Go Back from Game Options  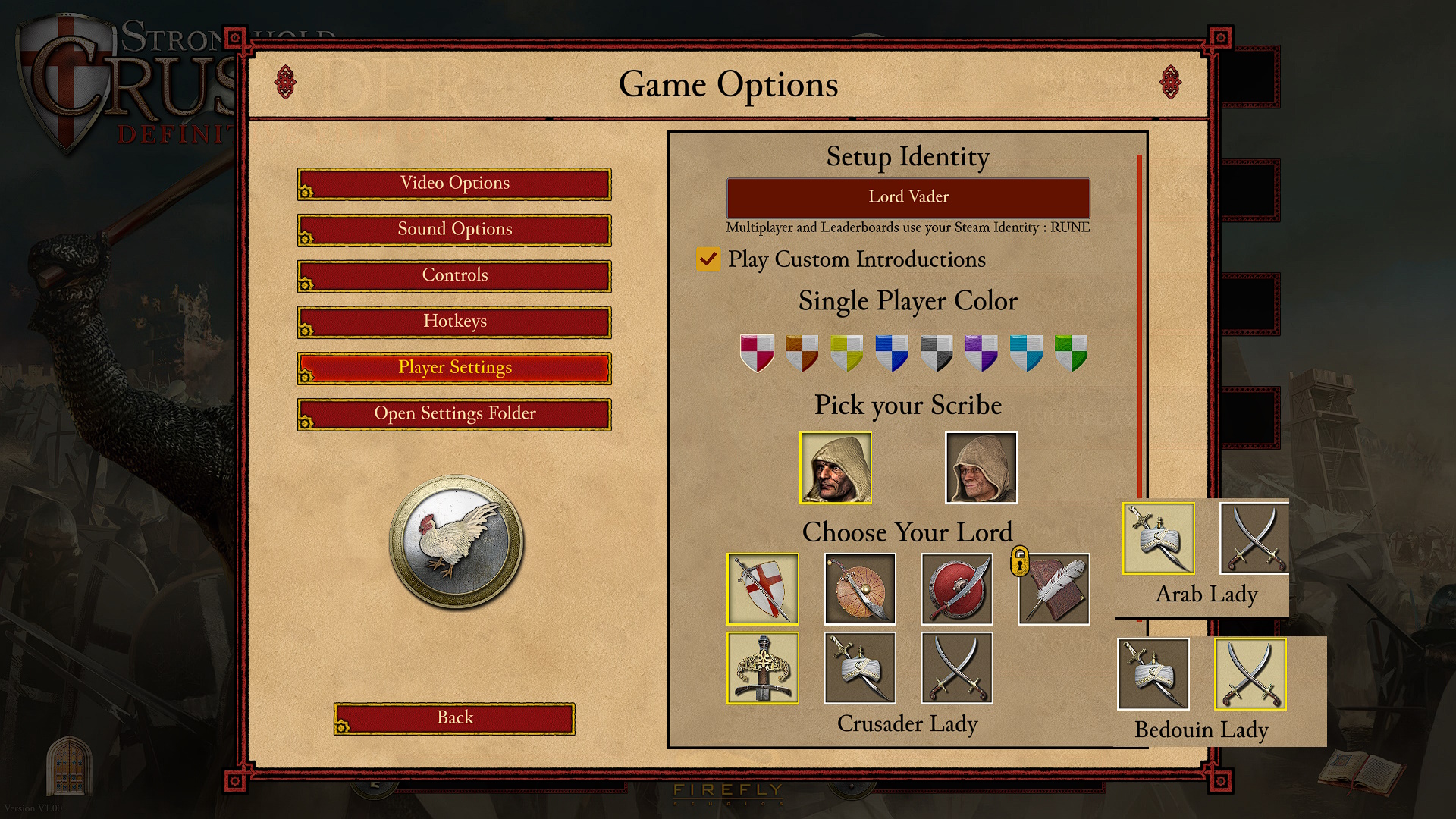pyautogui.click(x=454, y=718)
